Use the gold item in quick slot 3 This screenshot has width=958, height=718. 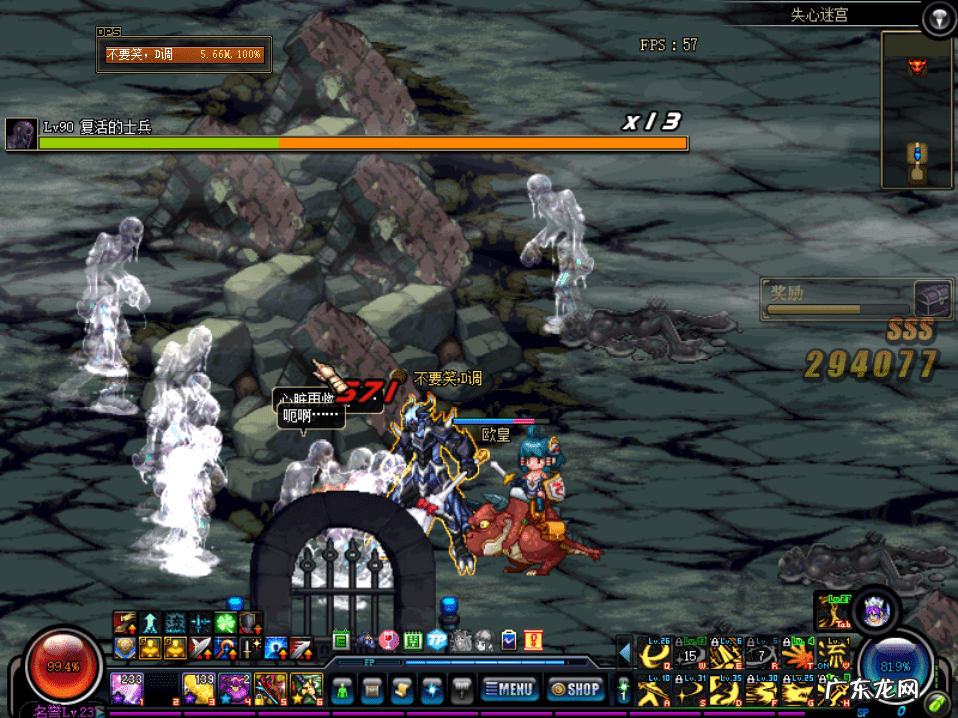tap(198, 688)
